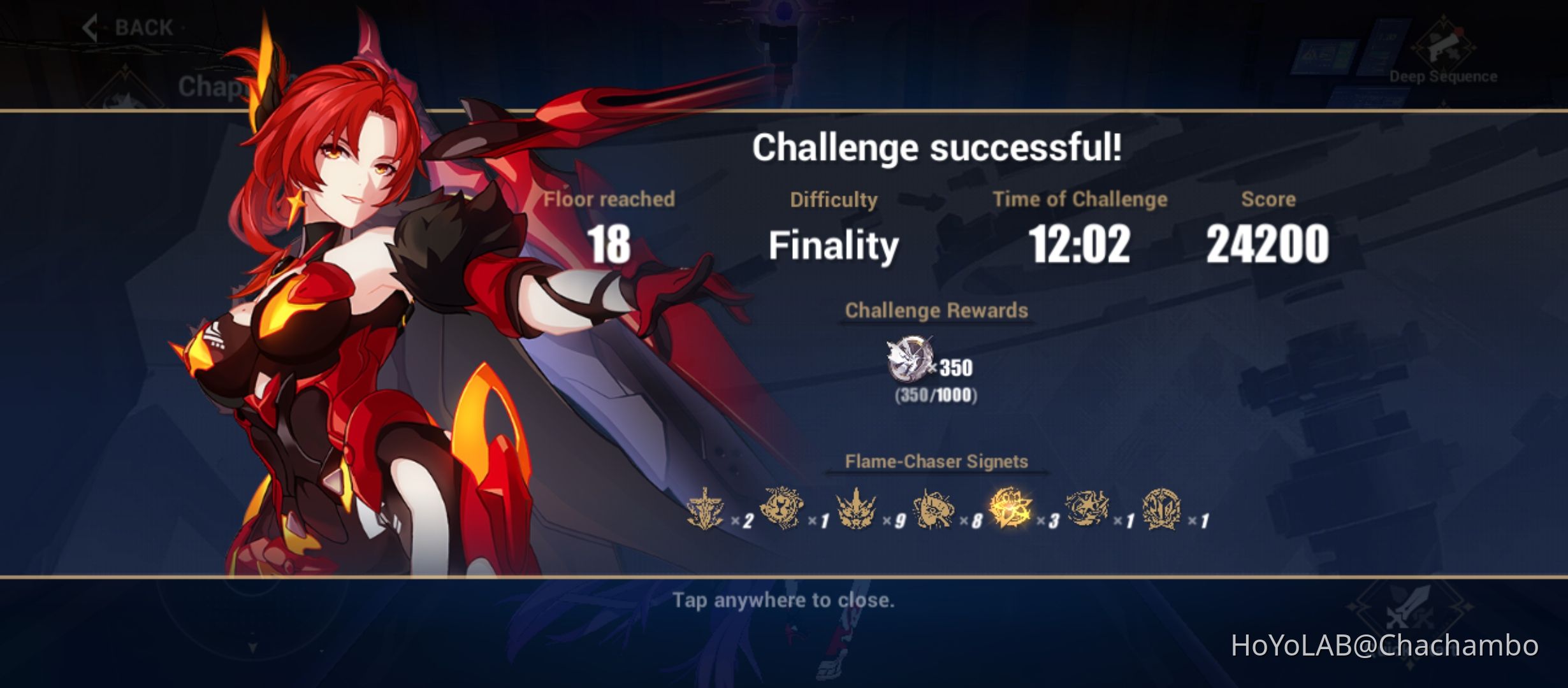Image resolution: width=1568 pixels, height=688 pixels.
Task: Expand the Challenge Rewards section
Action: pos(936,311)
